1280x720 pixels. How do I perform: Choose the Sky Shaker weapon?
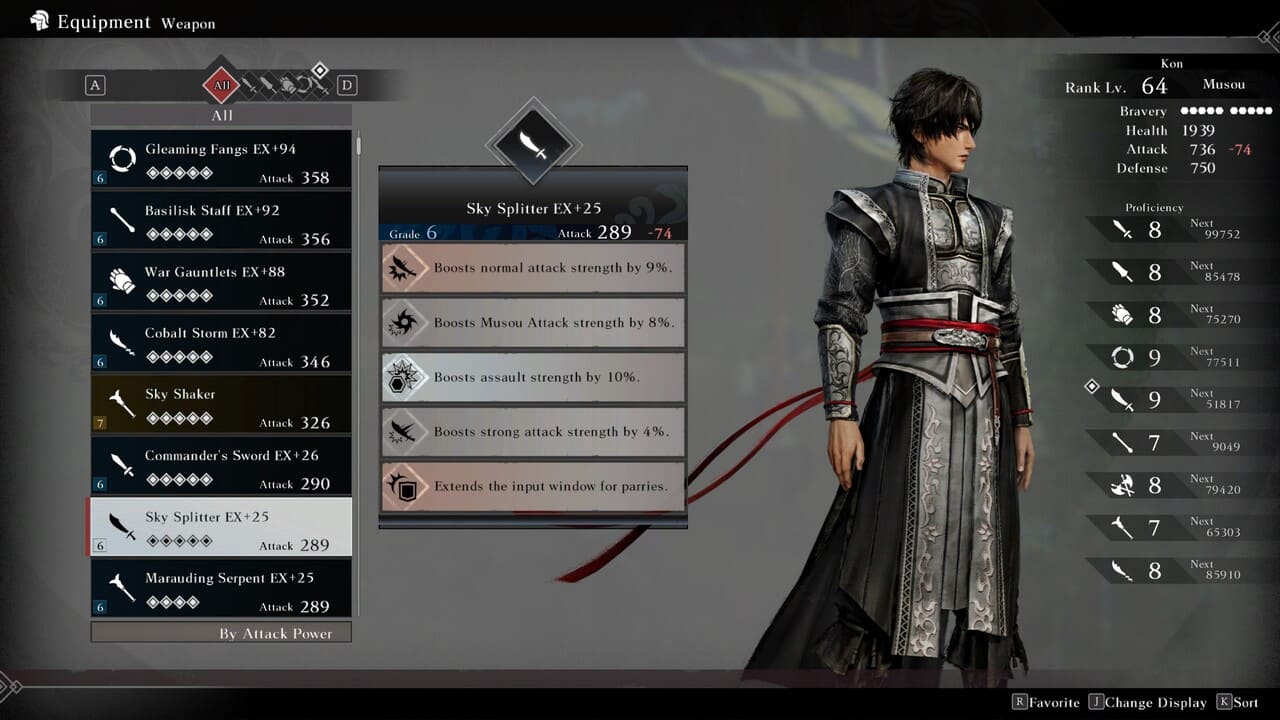coord(221,404)
